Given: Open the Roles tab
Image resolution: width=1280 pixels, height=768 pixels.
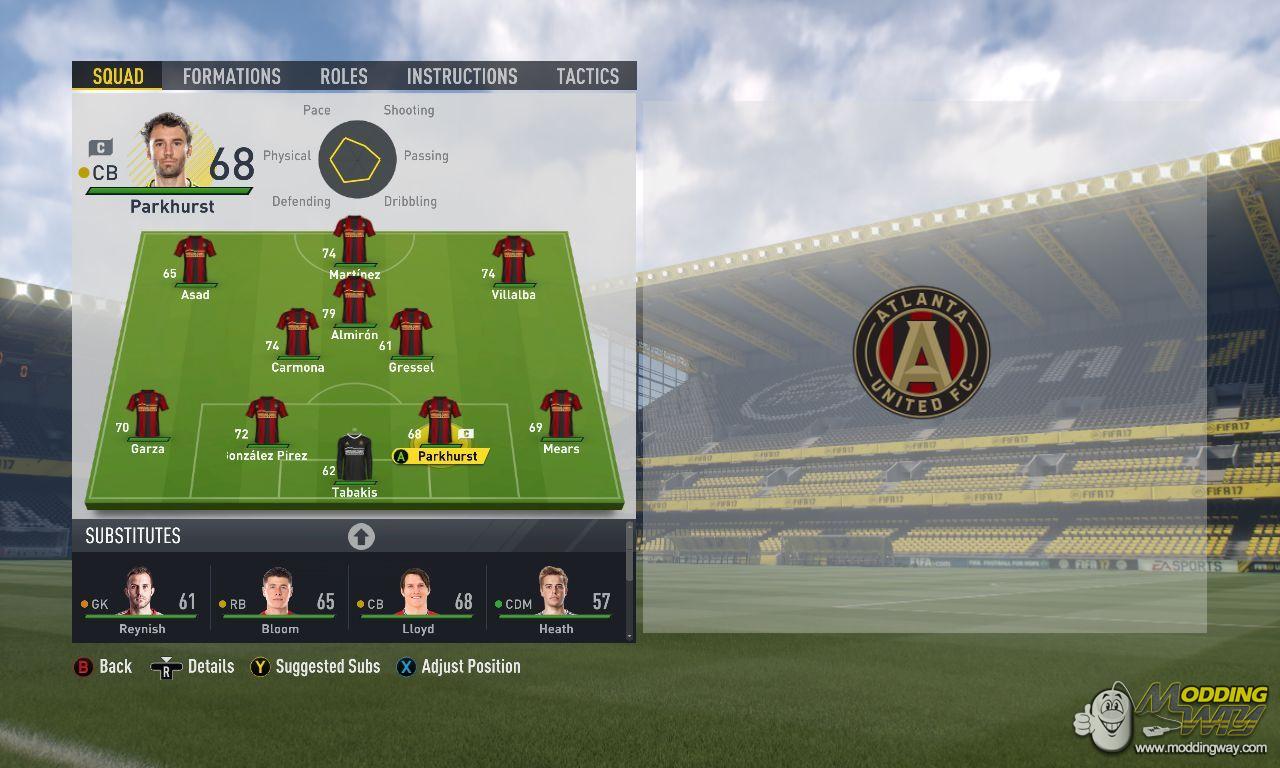Looking at the screenshot, I should [x=344, y=76].
